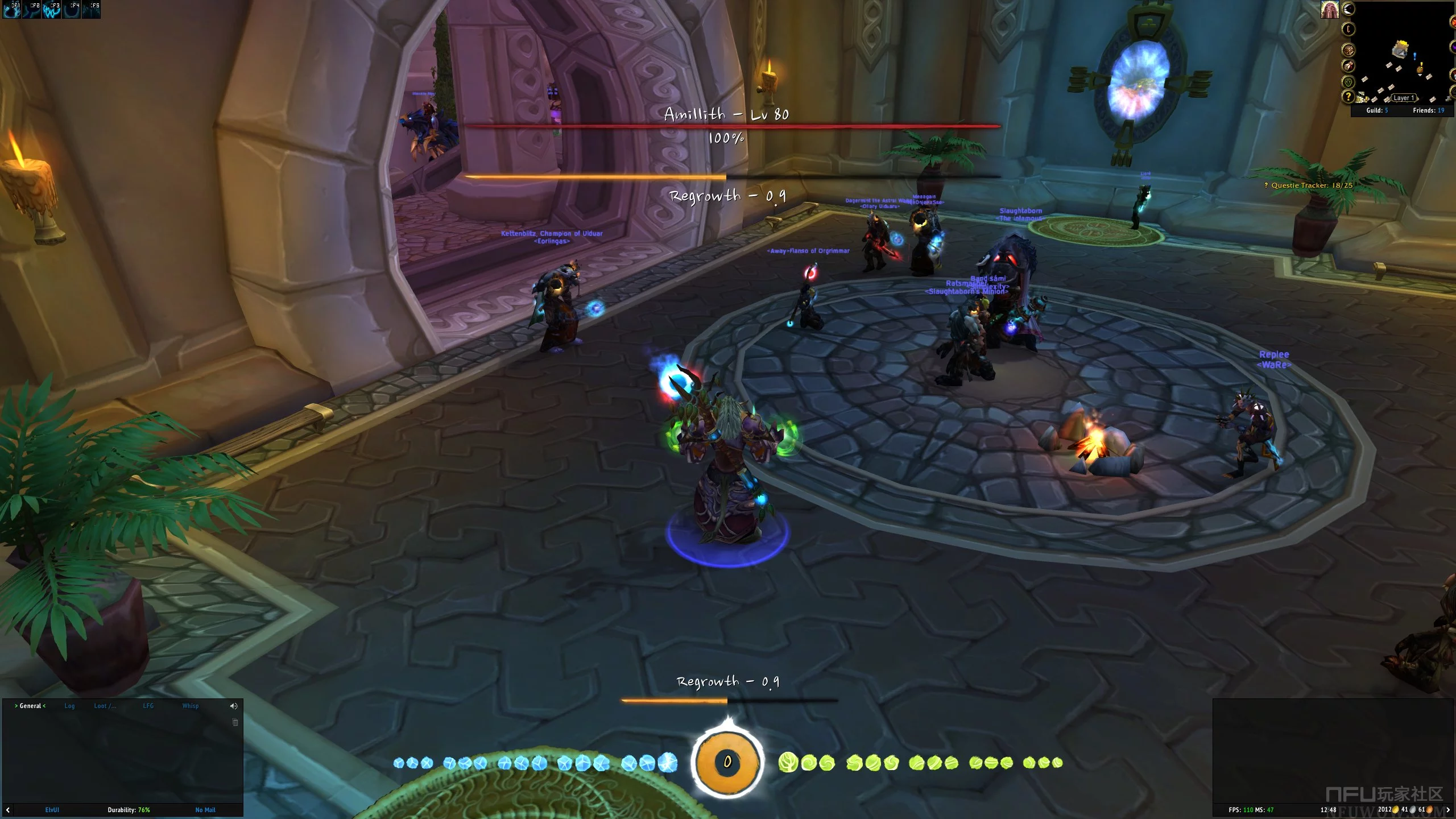Switch to the General chat tab

point(30,706)
